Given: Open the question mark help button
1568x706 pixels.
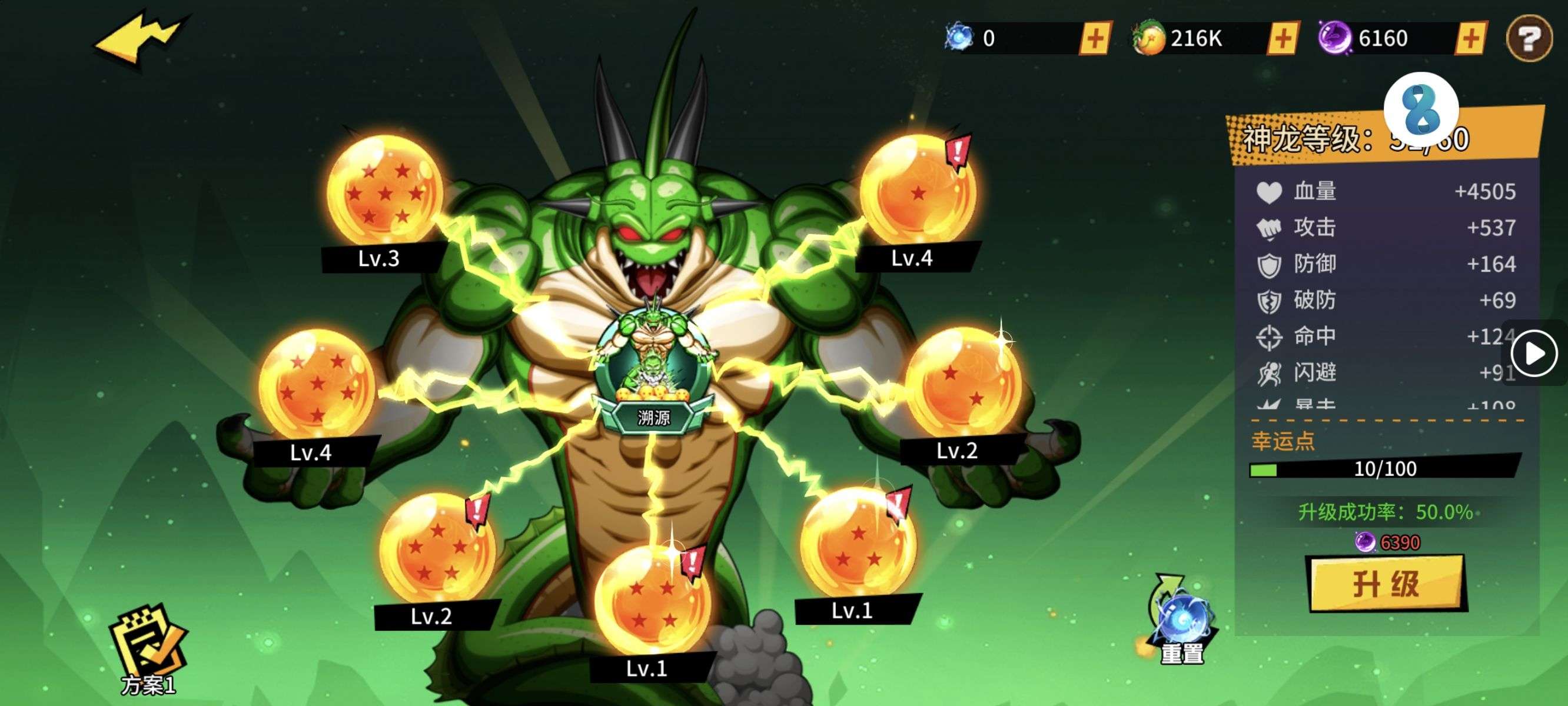Looking at the screenshot, I should click(x=1529, y=38).
